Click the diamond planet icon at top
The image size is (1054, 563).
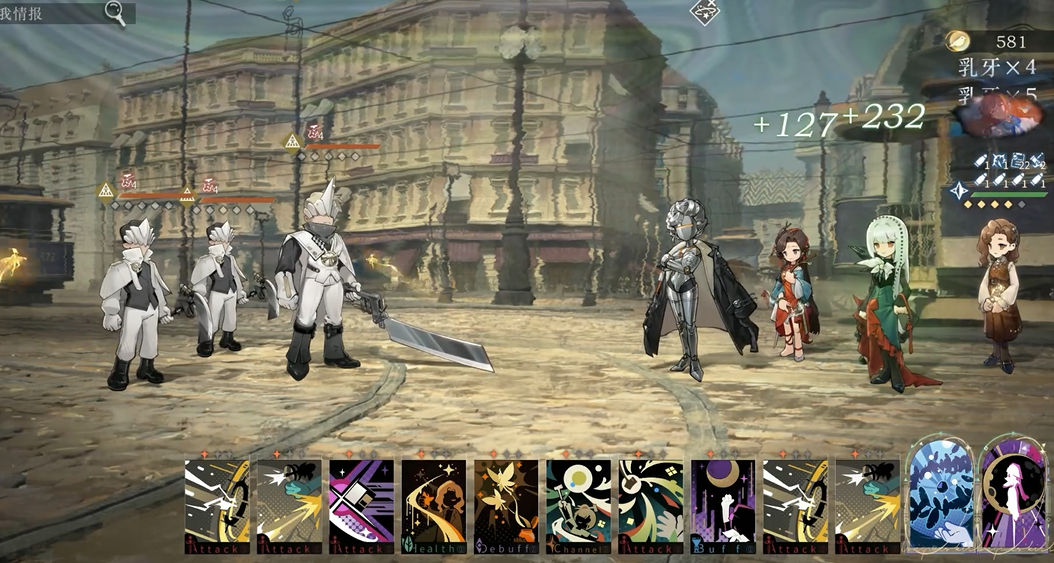click(x=706, y=12)
